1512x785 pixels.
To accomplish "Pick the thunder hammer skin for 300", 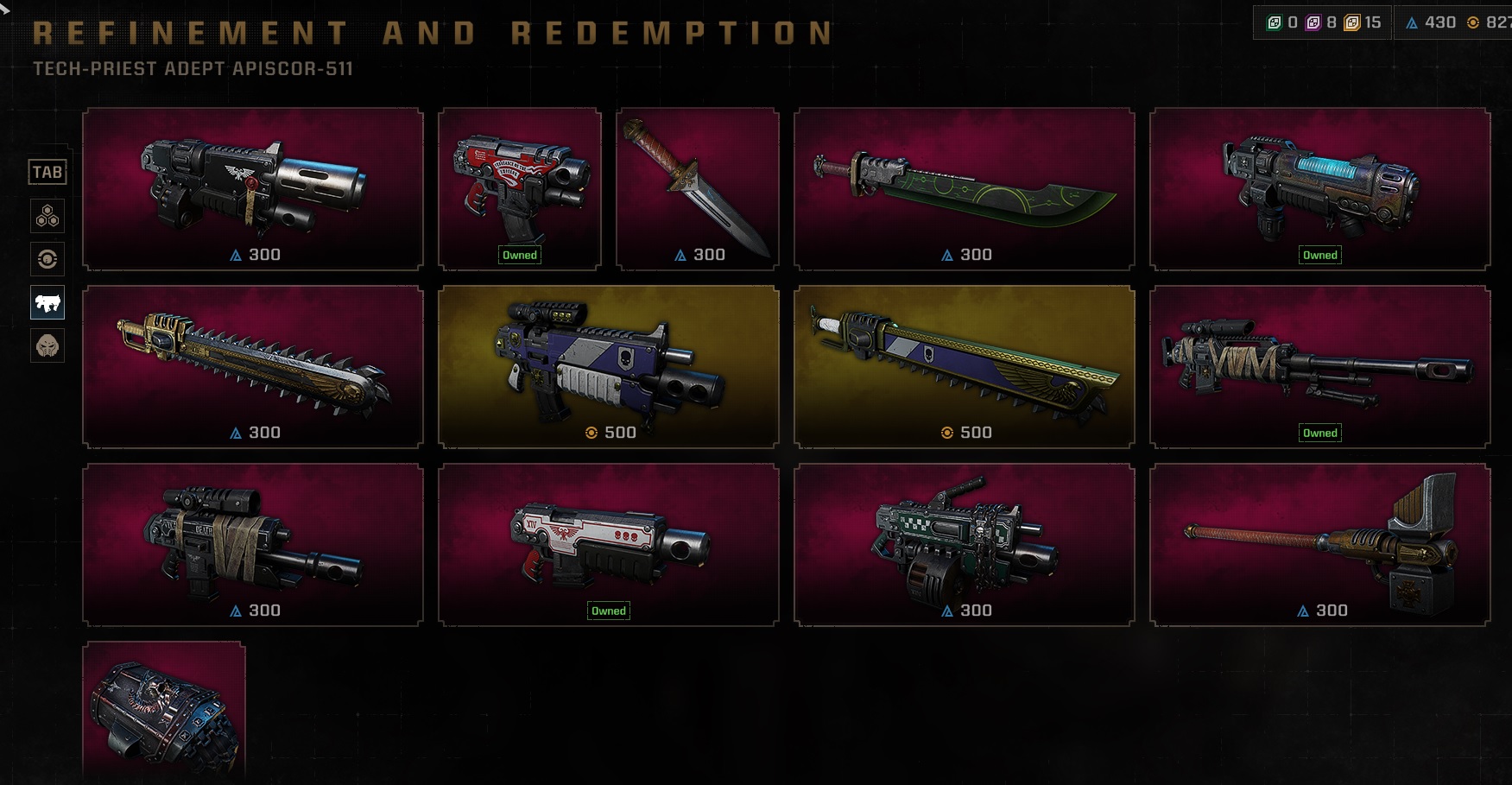I will click(1319, 545).
